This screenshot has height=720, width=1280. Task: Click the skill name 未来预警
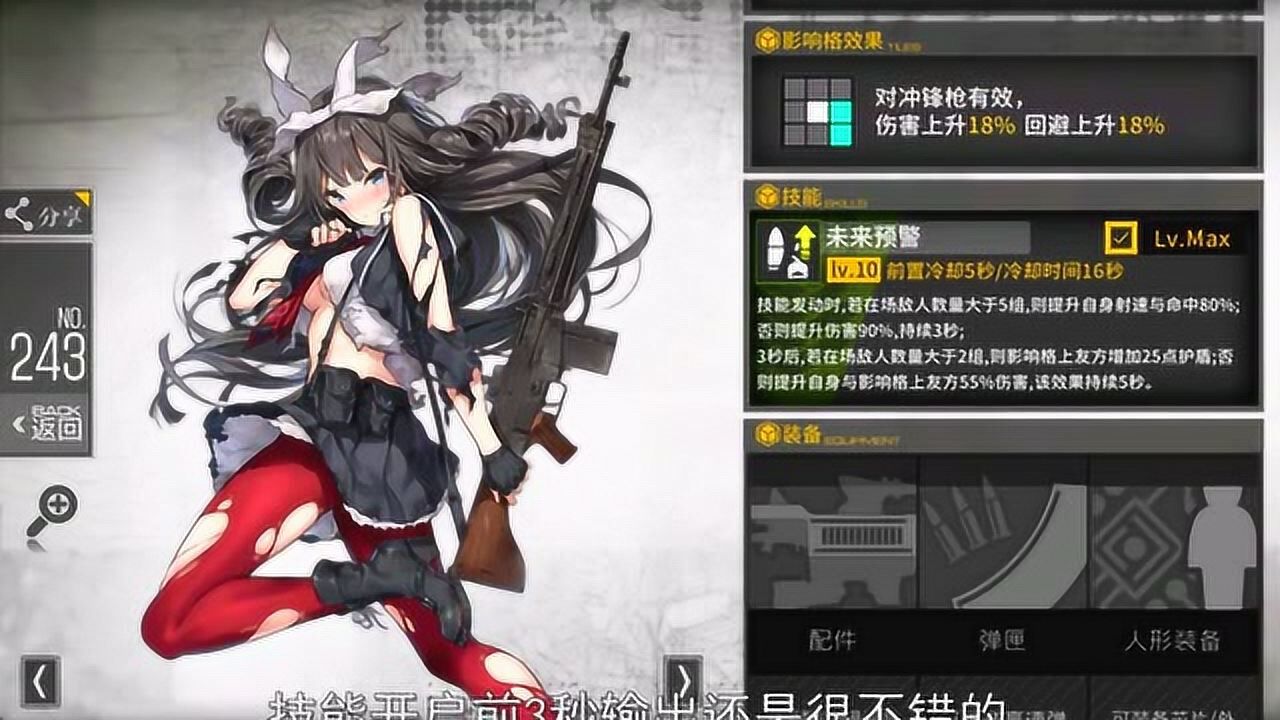(874, 234)
